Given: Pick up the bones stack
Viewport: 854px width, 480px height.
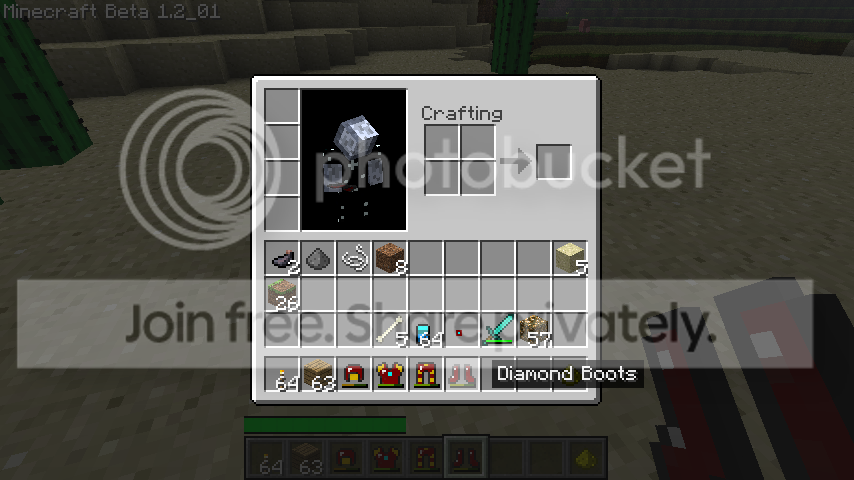Looking at the screenshot, I should [x=391, y=331].
